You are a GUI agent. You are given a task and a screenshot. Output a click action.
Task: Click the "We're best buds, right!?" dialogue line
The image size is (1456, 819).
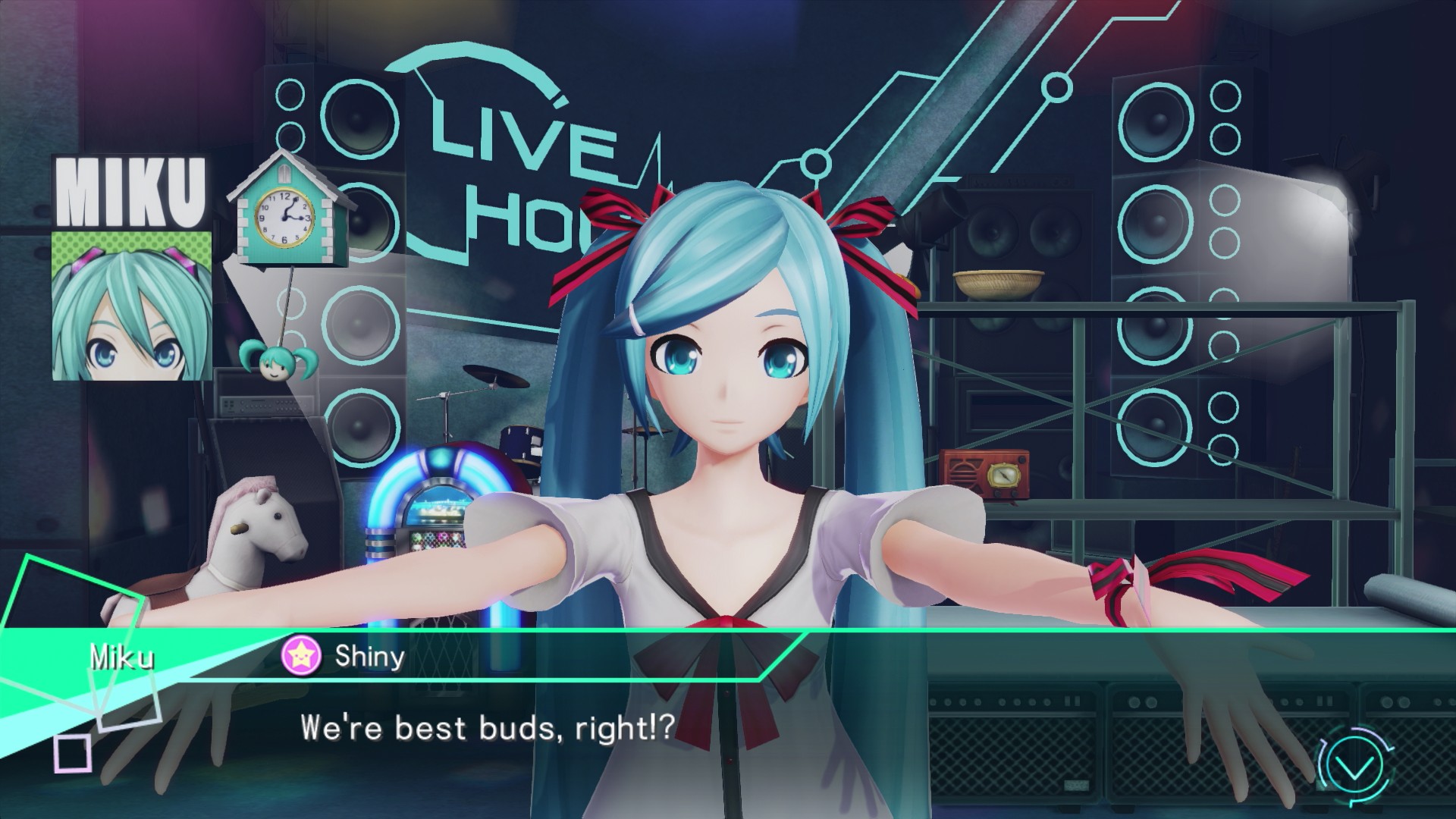coord(487,727)
